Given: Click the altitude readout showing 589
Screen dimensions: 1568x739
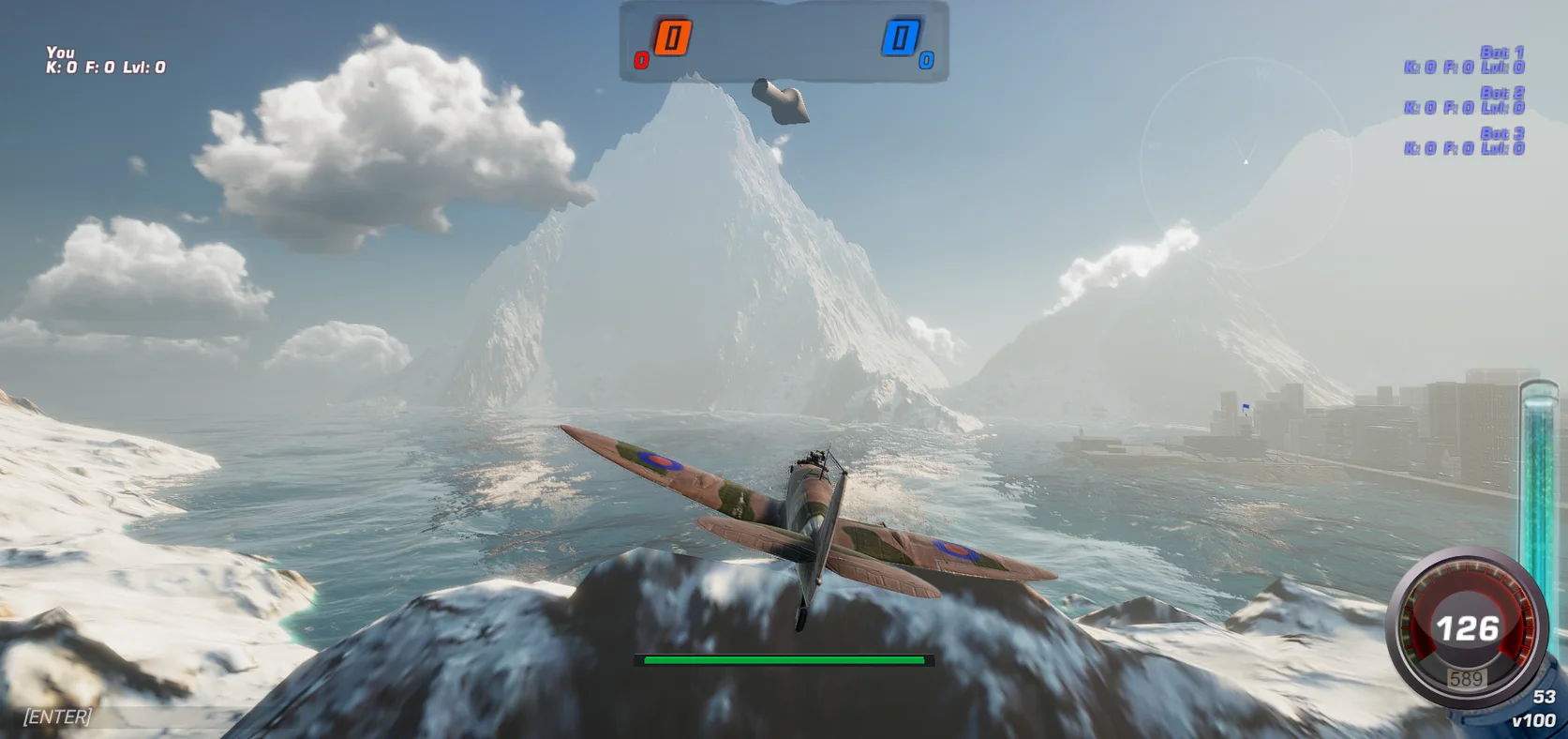Looking at the screenshot, I should (x=1469, y=677).
